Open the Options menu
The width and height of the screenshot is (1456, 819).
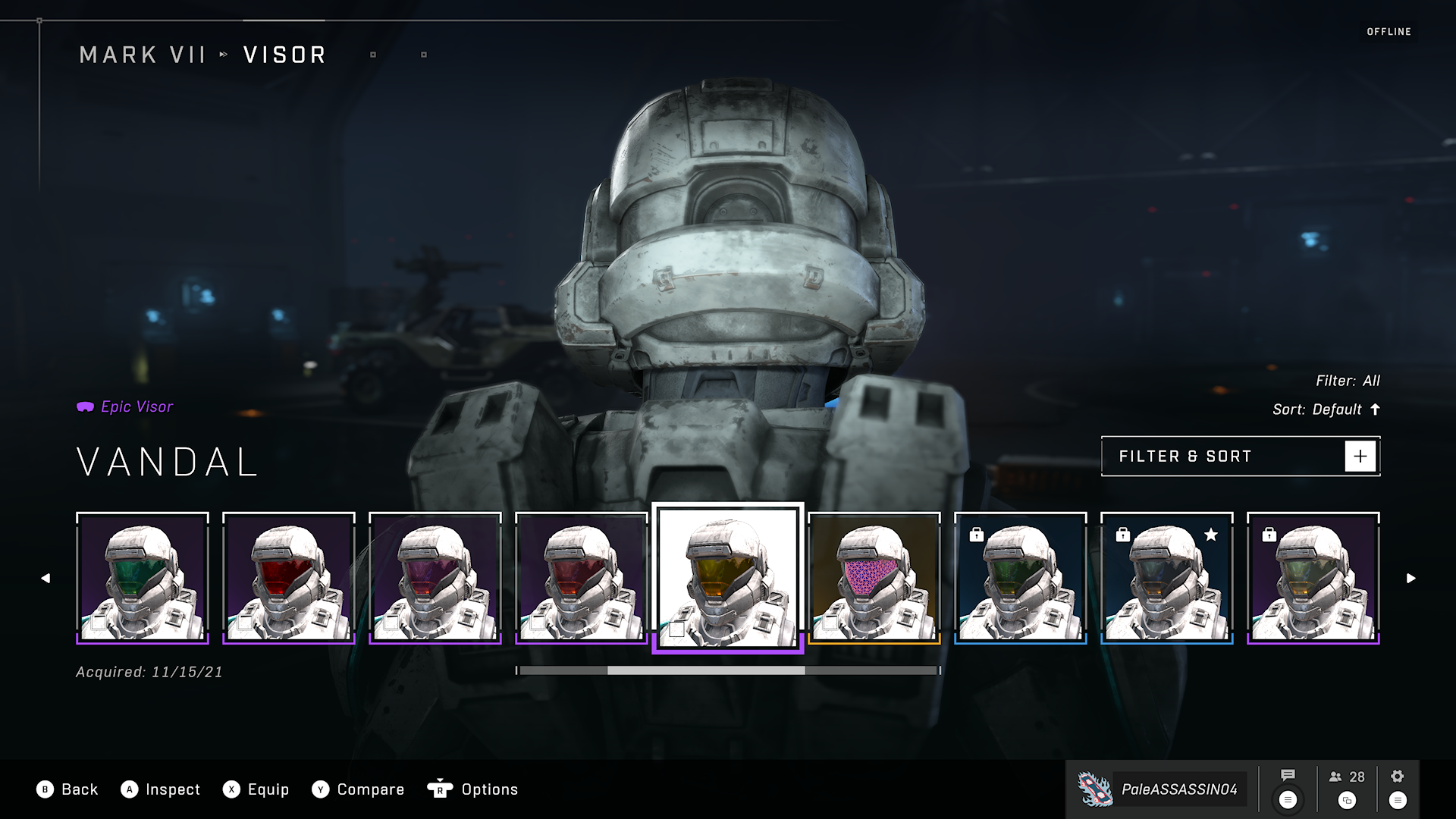tap(472, 789)
